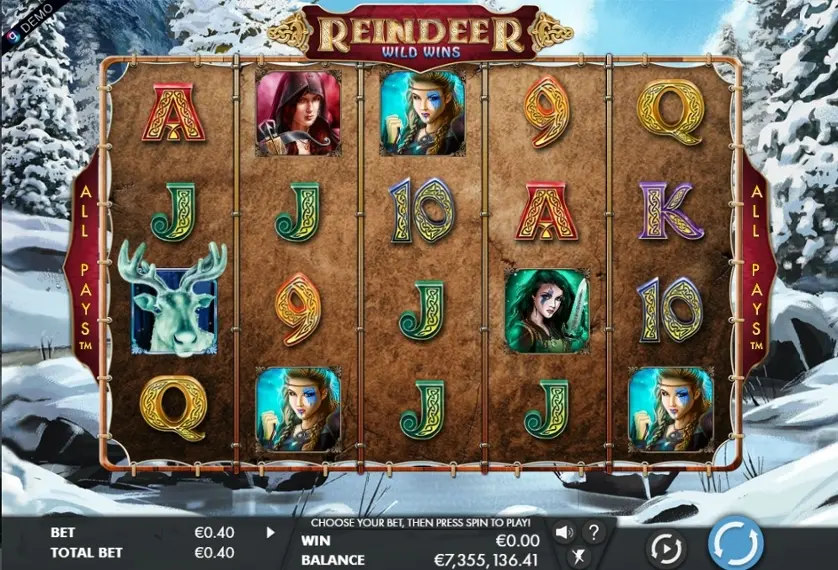Open the help question mark

(x=594, y=532)
